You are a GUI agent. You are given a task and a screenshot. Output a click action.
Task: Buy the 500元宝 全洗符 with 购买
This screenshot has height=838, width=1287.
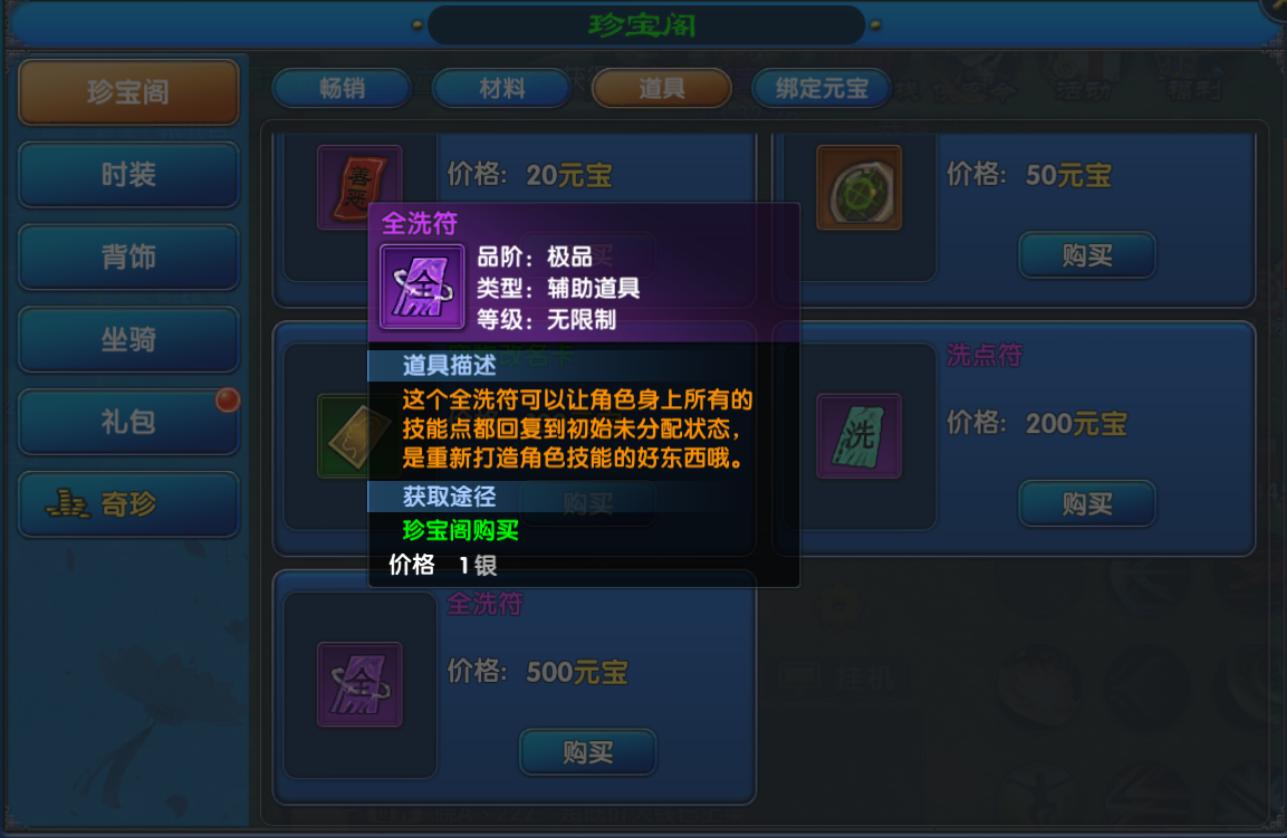(x=587, y=753)
